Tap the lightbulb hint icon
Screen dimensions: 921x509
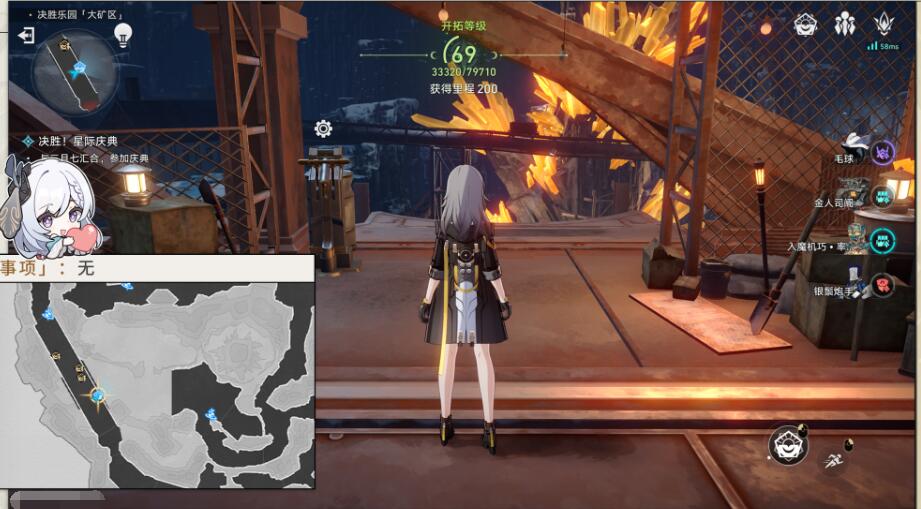123,36
